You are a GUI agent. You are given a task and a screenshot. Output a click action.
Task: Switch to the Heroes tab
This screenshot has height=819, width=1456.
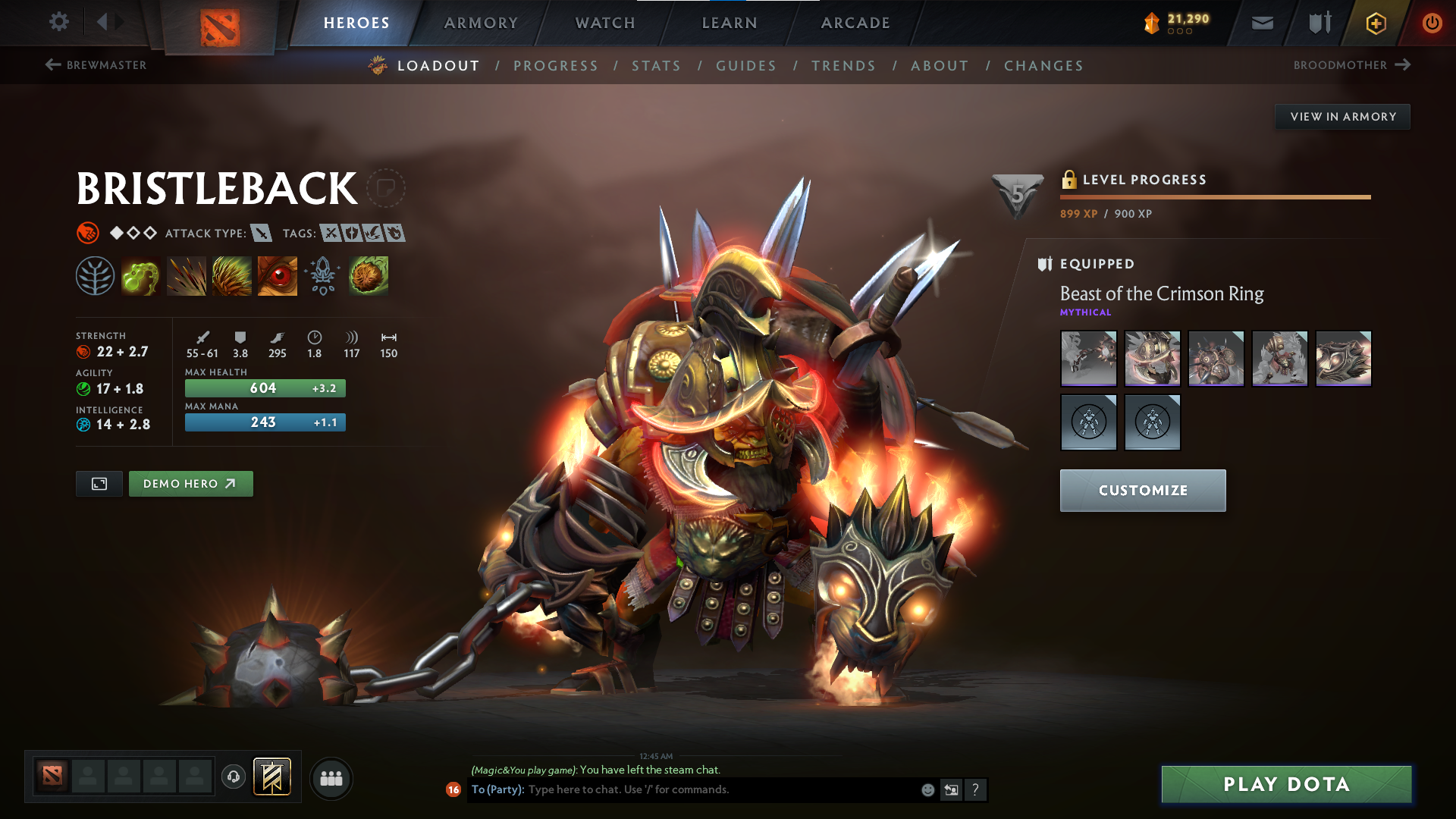(x=357, y=23)
